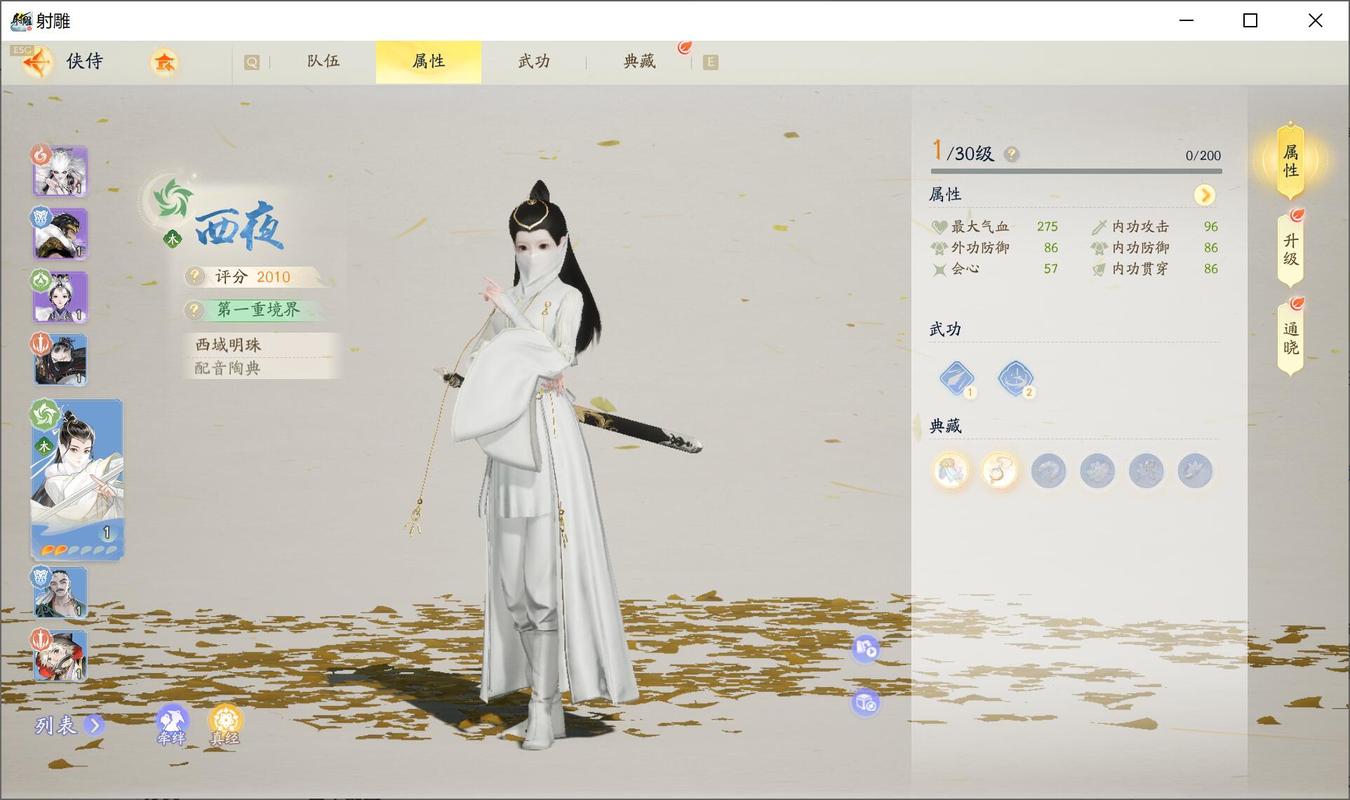
Task: Open the 真经 icon at the bottom
Action: [226, 720]
